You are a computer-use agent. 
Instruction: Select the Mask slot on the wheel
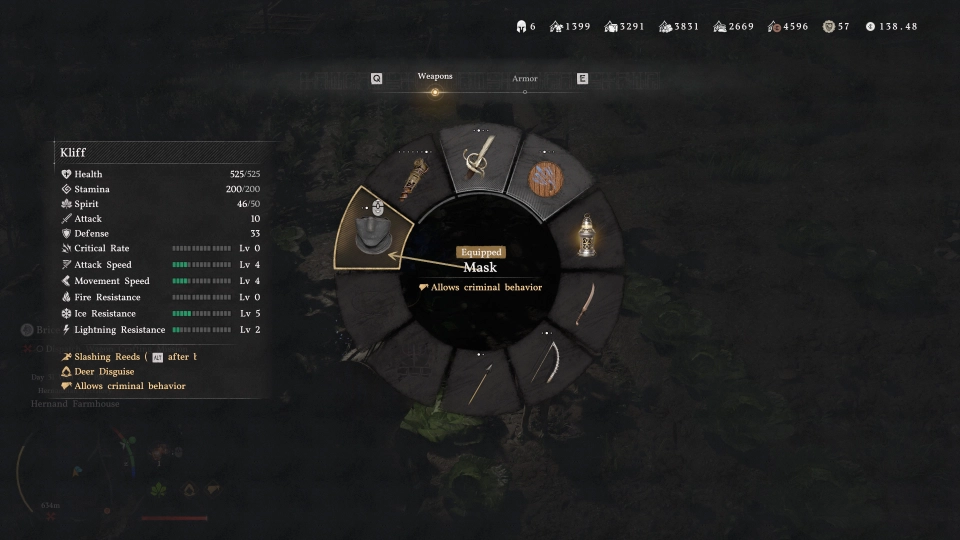click(375, 230)
